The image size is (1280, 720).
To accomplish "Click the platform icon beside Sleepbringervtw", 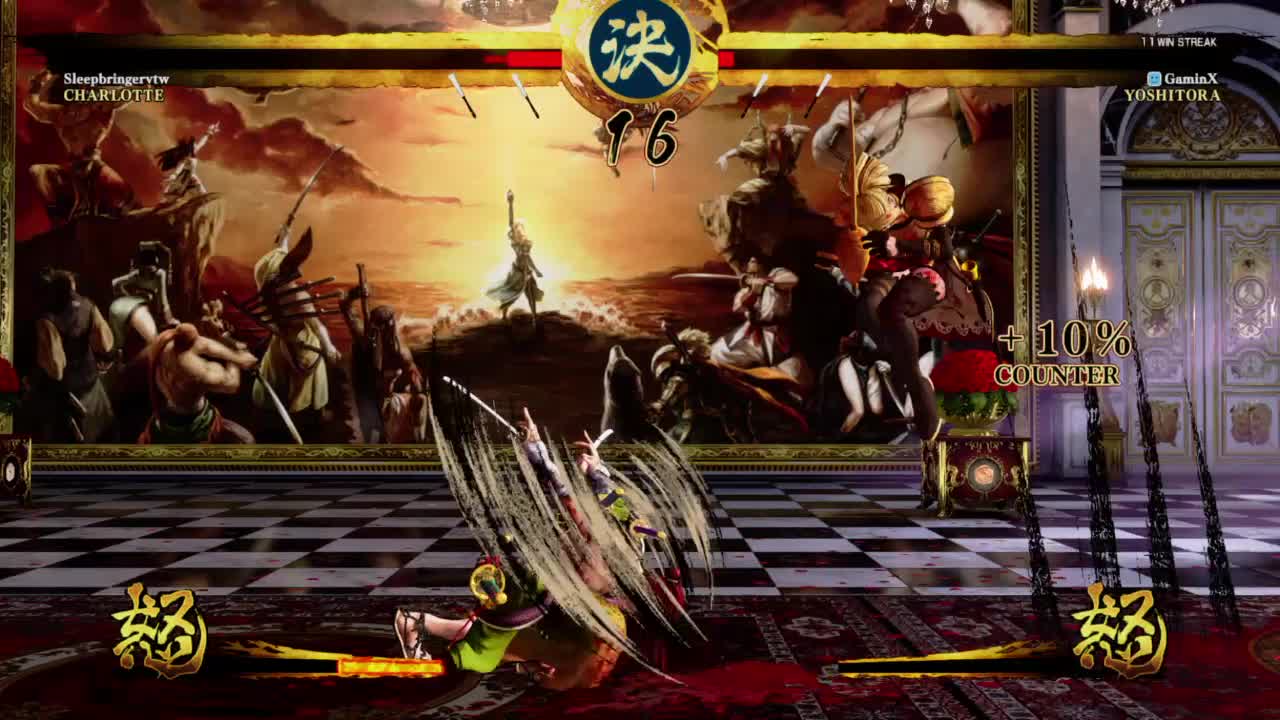I will pyautogui.click(x=54, y=76).
